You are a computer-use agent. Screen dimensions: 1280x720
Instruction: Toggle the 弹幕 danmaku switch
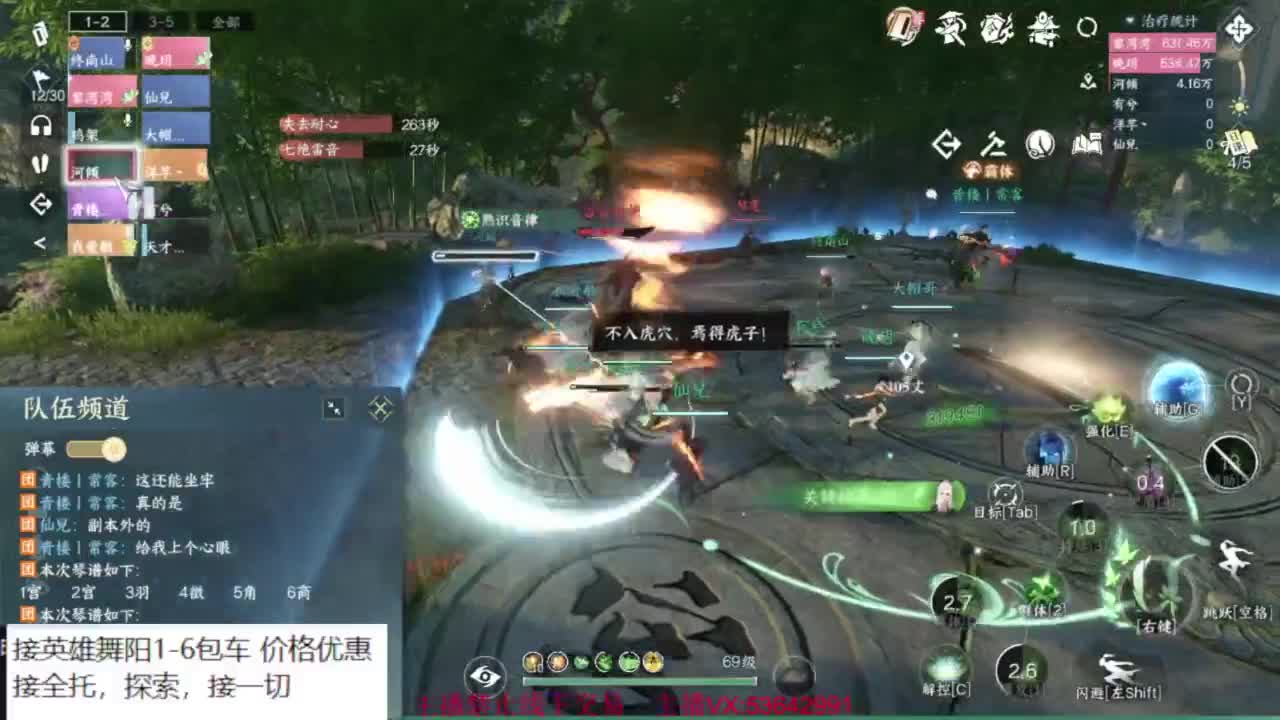96,448
